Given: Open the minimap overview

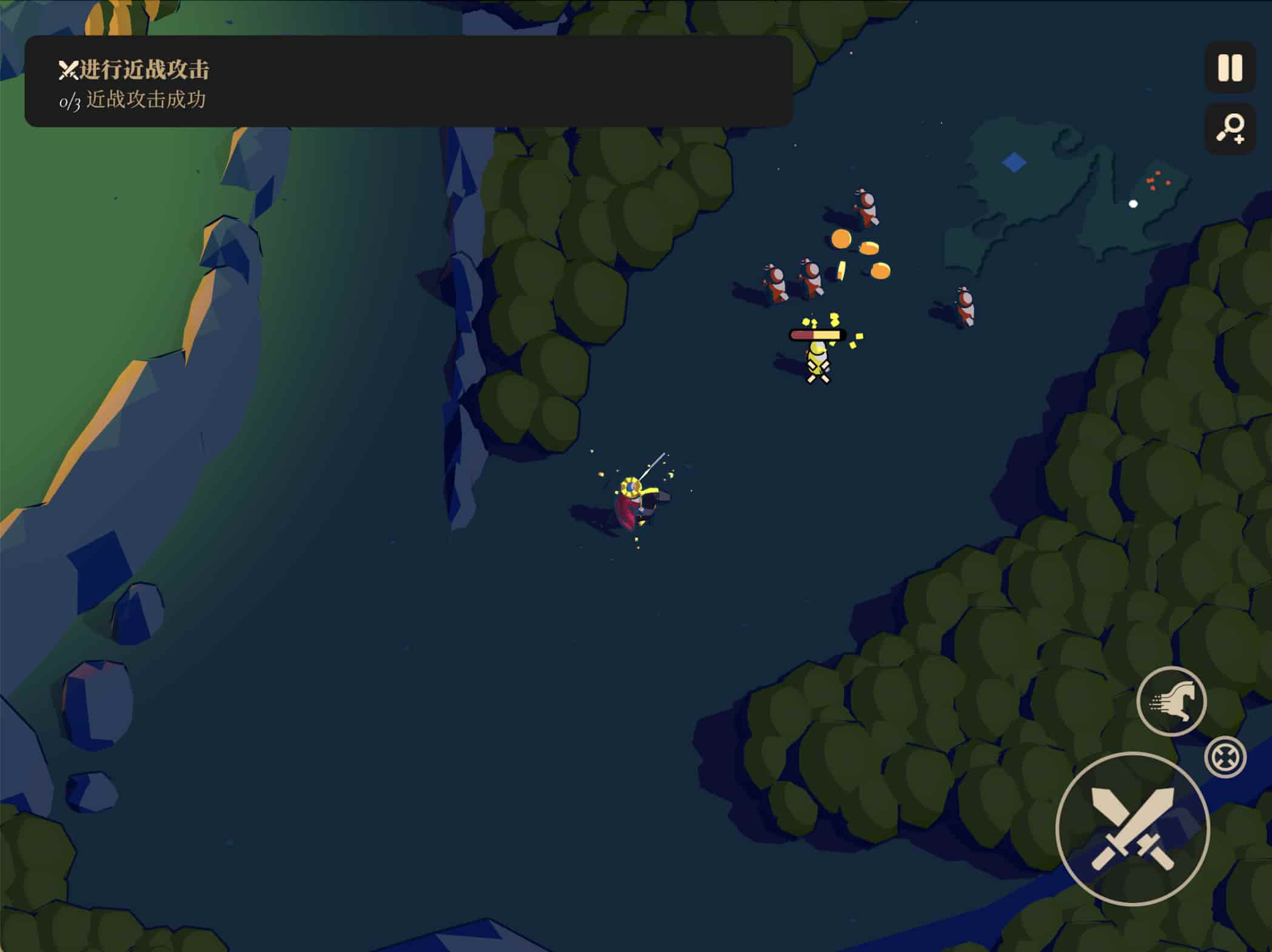Looking at the screenshot, I should pos(1067,194).
